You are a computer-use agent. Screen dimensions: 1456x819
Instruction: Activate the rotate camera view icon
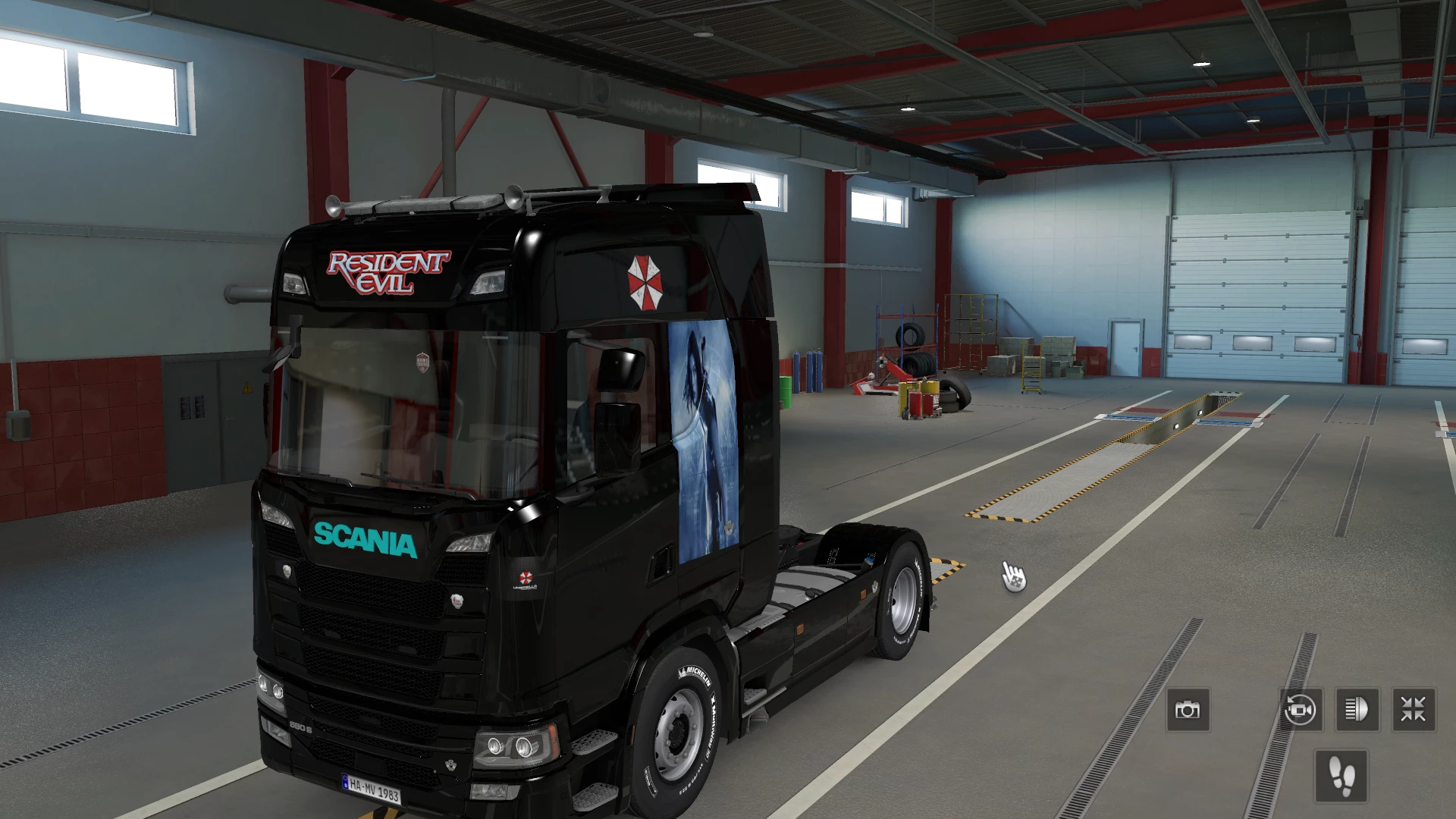click(1300, 711)
